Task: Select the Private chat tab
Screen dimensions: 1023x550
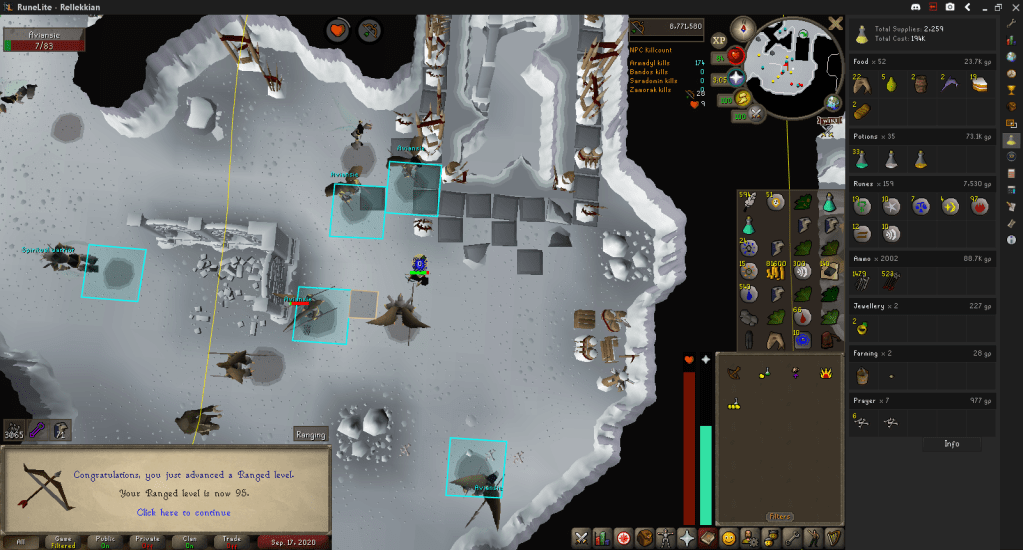Action: [147, 541]
